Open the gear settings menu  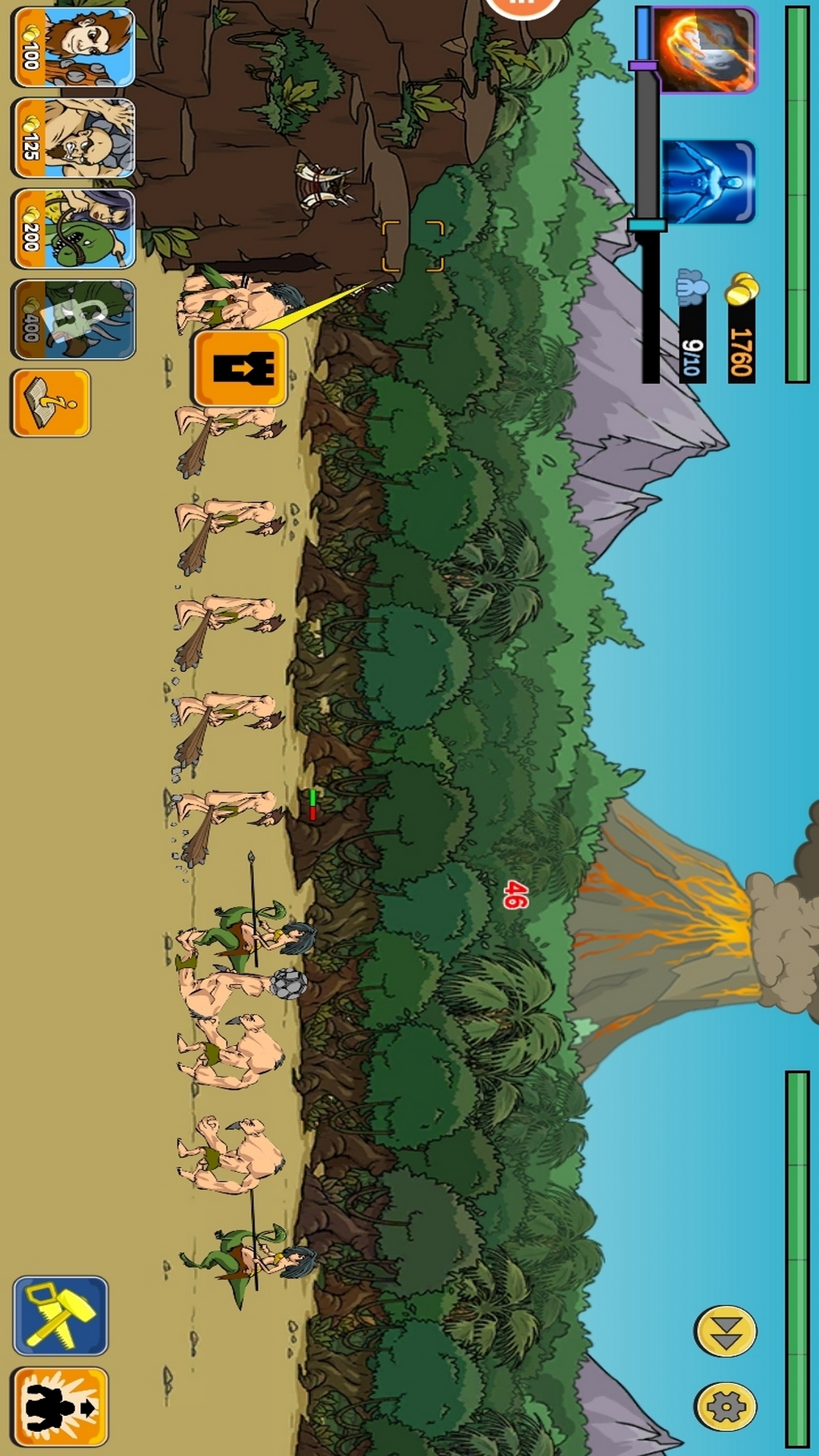[726, 1407]
